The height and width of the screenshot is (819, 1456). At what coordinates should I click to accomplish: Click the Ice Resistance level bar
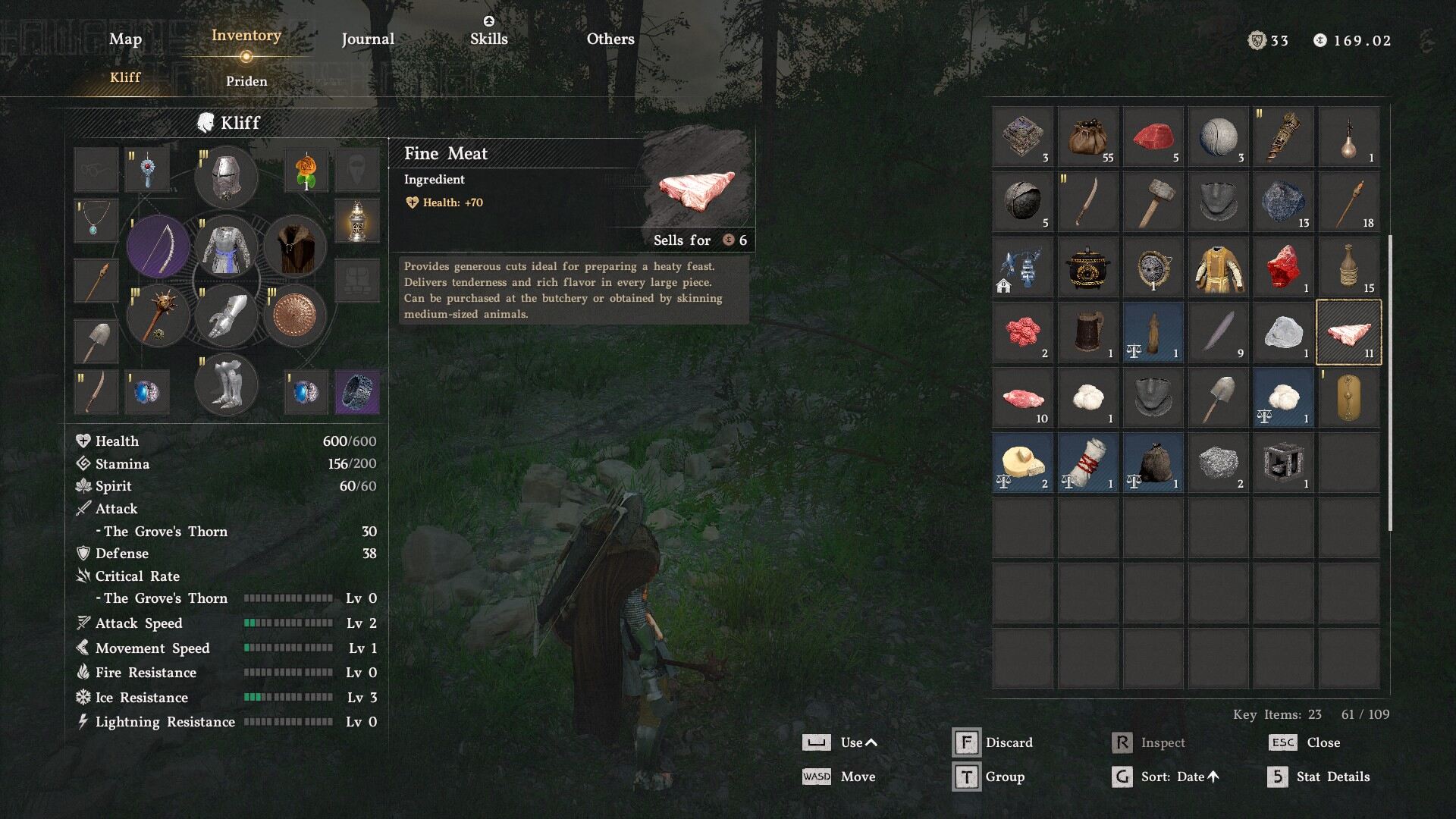[x=290, y=697]
